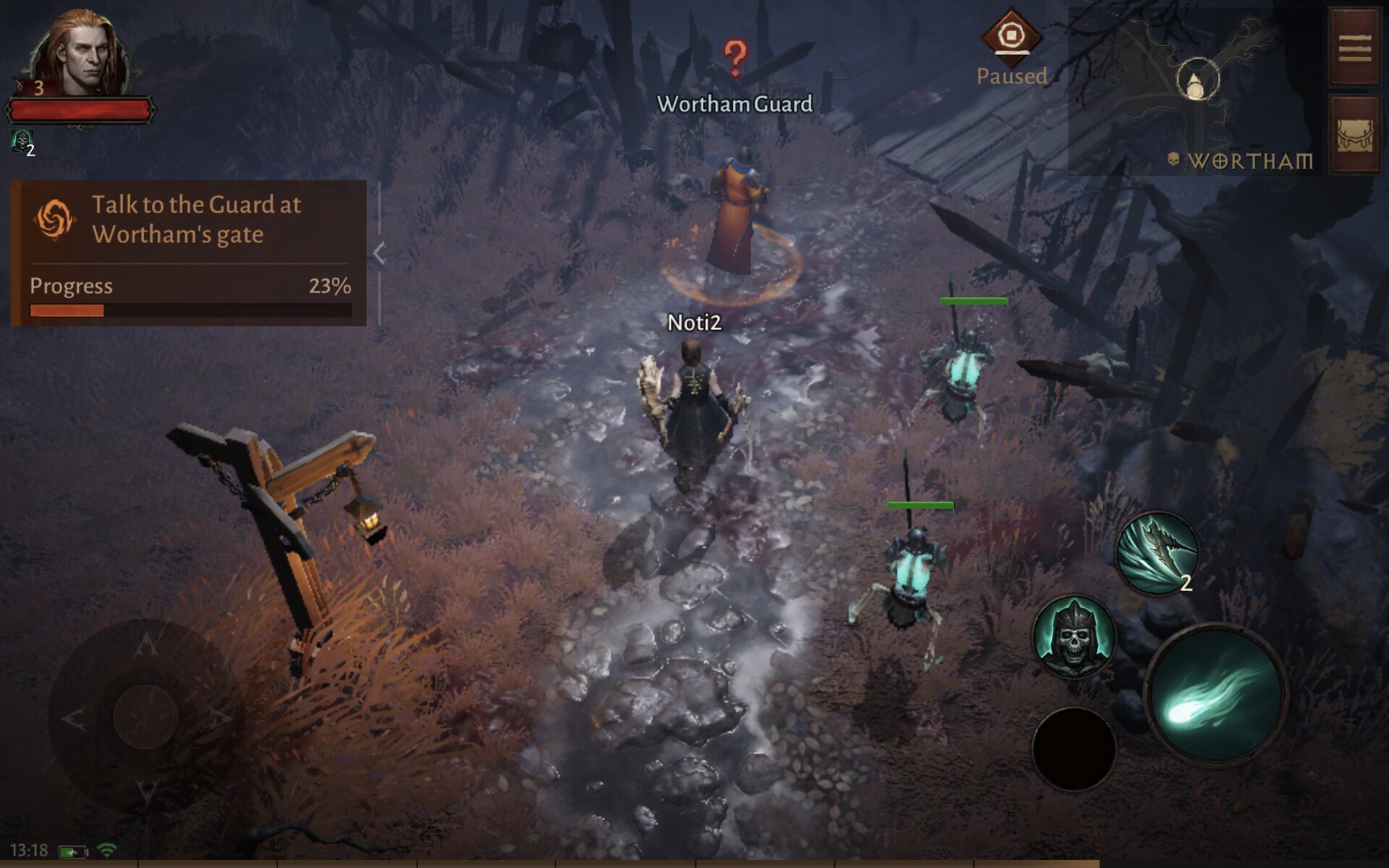Activate the bone spear skill
This screenshot has width=1389, height=868.
(1157, 553)
